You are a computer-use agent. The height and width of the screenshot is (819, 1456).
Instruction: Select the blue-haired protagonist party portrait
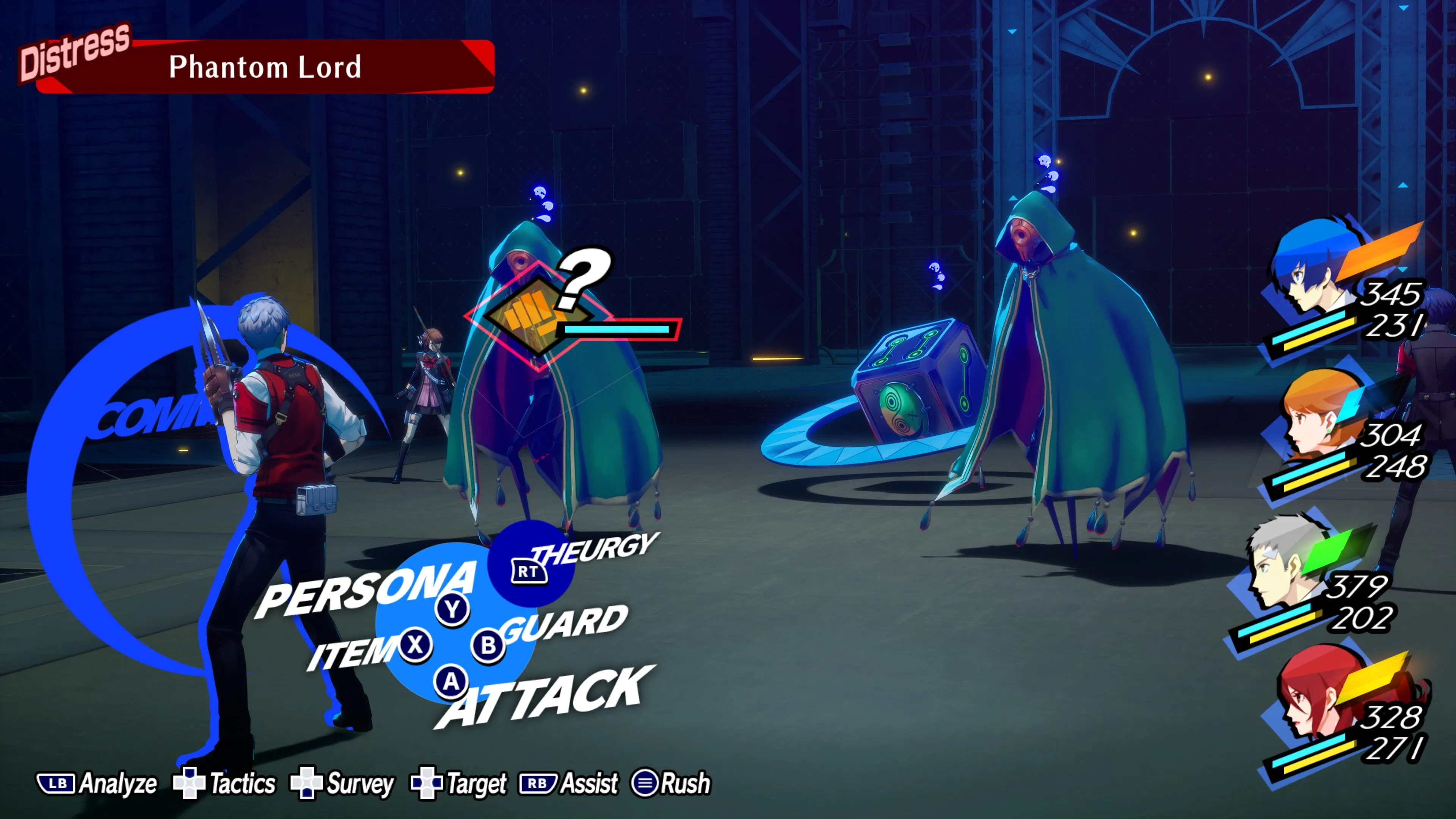pos(1311,271)
